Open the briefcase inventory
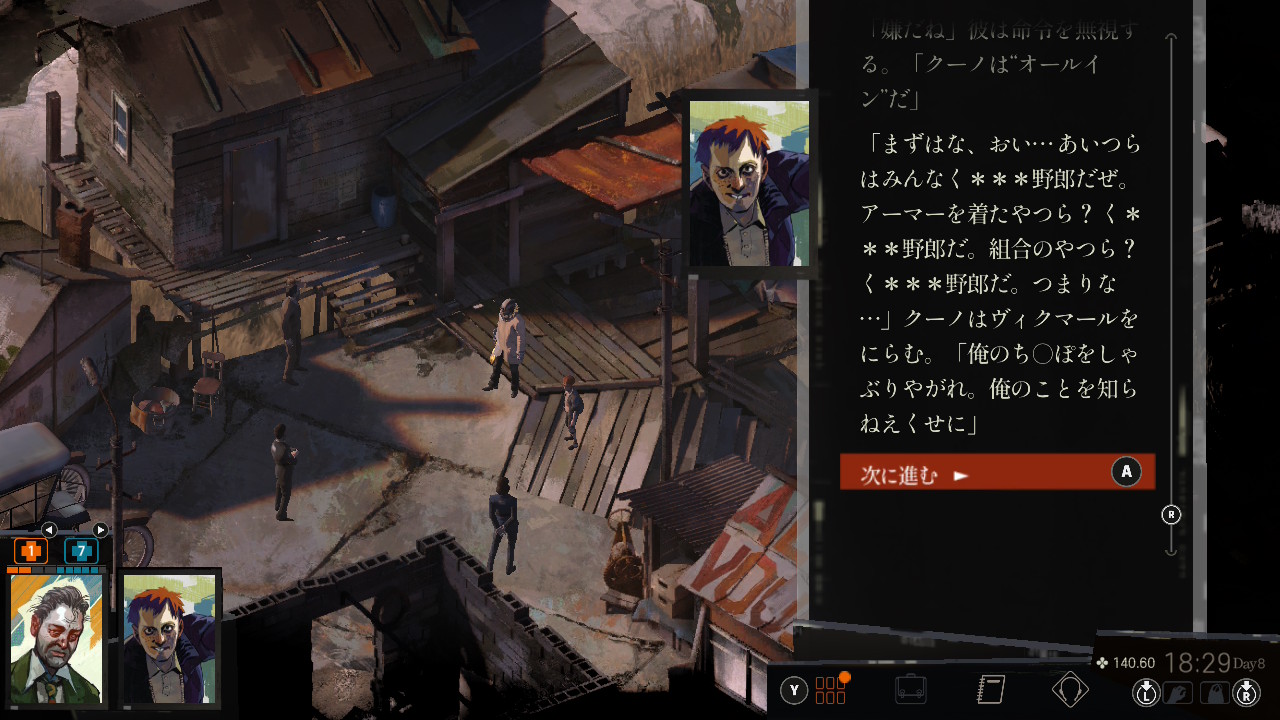 (910, 690)
